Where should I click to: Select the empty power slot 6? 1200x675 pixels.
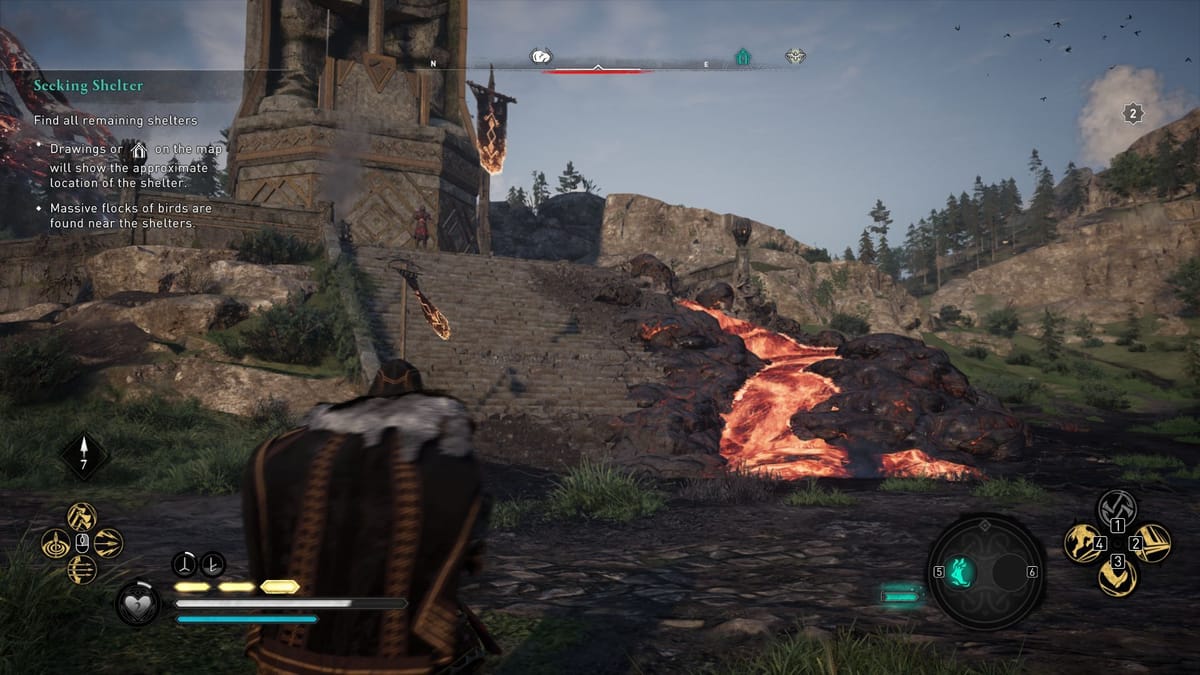tap(1011, 572)
